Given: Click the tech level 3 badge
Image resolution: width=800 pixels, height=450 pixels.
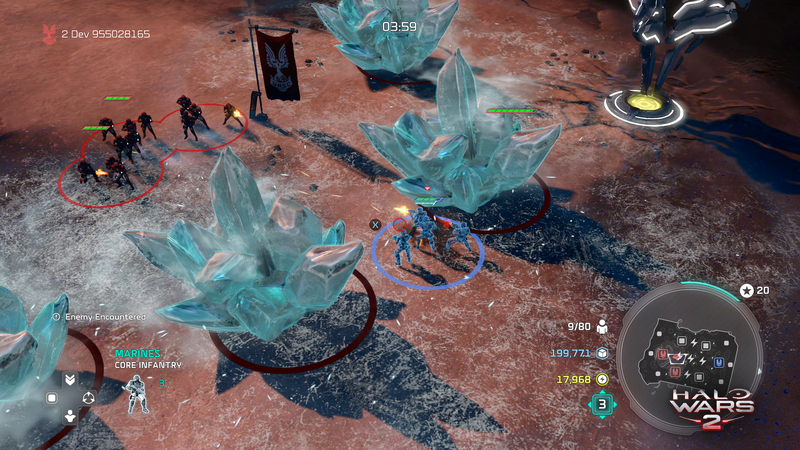Looking at the screenshot, I should click(602, 404).
